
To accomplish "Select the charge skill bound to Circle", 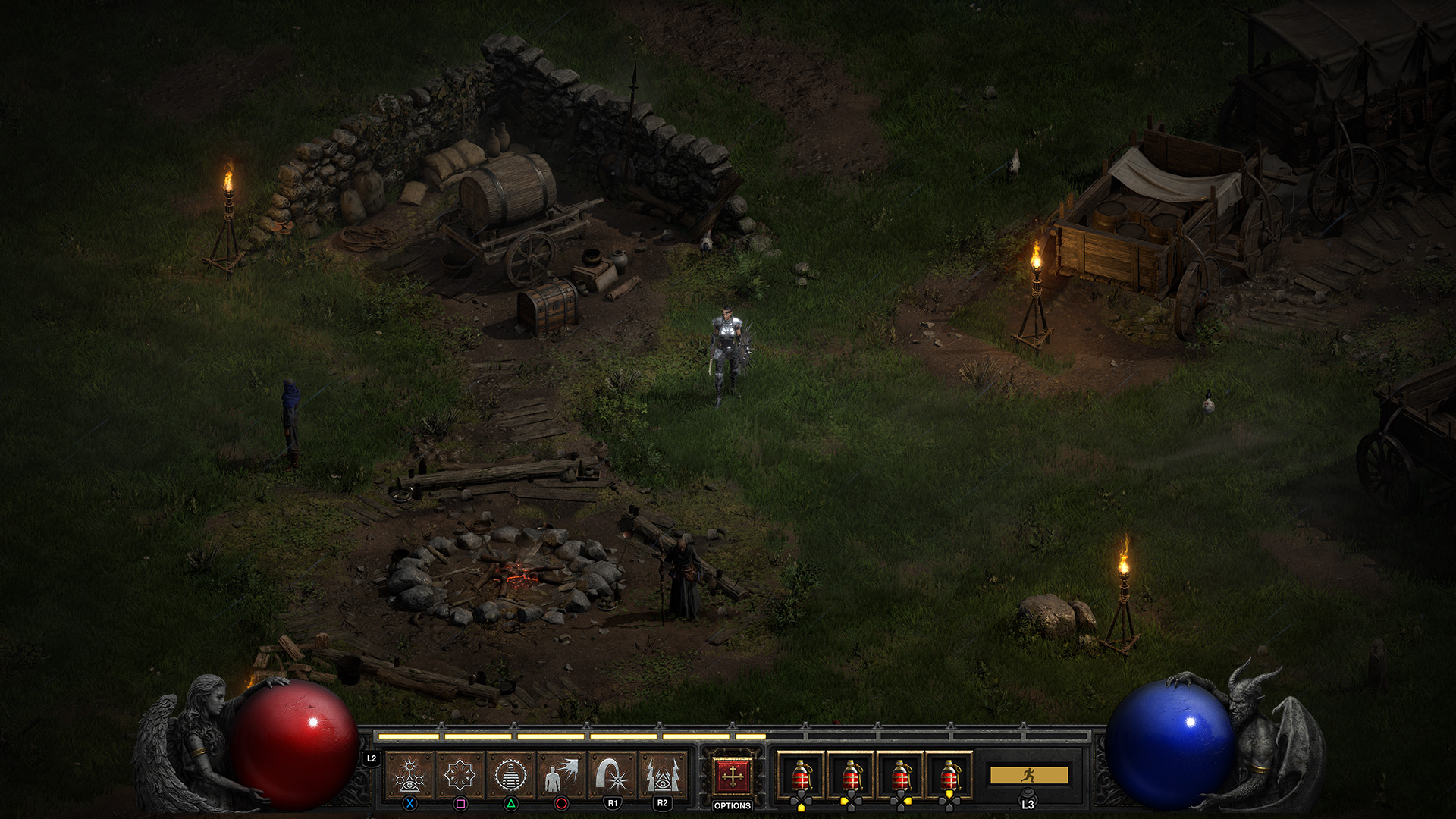I will coord(563,773).
